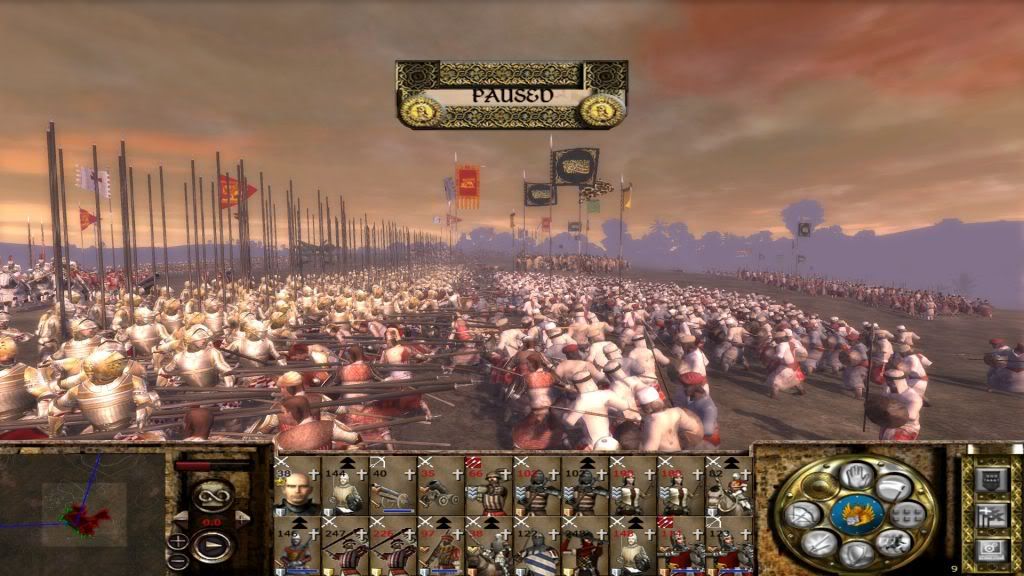1024x576 pixels.
Task: Toggle the unit formation grid command
Action: pyautogui.click(x=908, y=515)
